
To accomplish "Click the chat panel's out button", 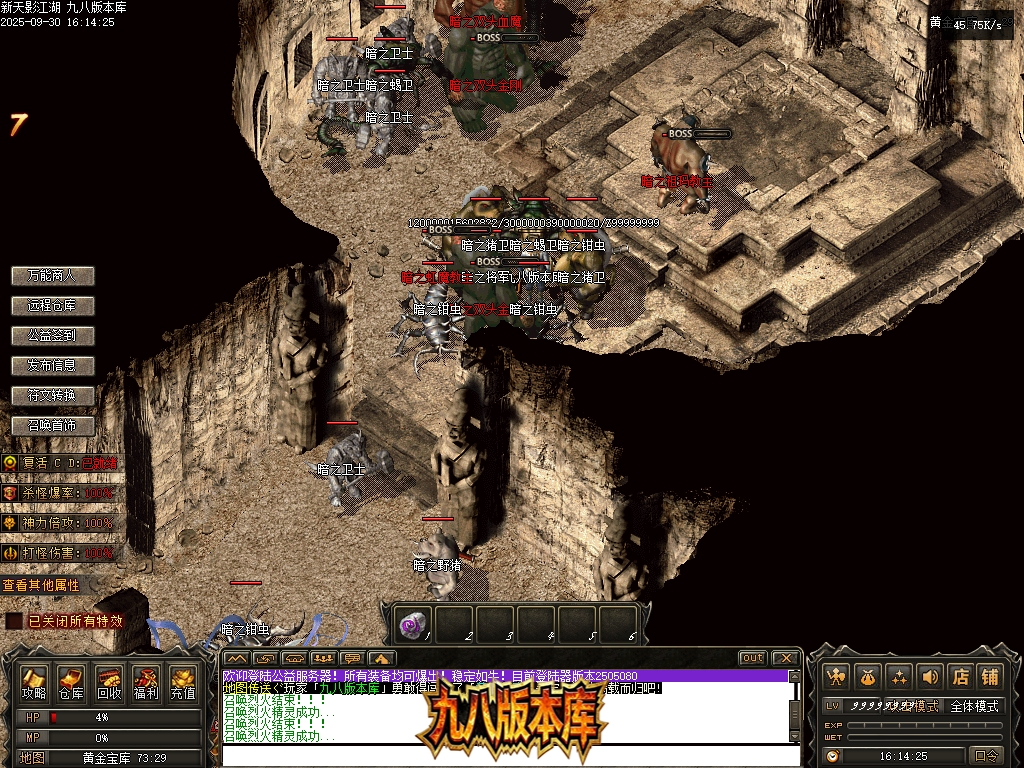I will pos(753,658).
